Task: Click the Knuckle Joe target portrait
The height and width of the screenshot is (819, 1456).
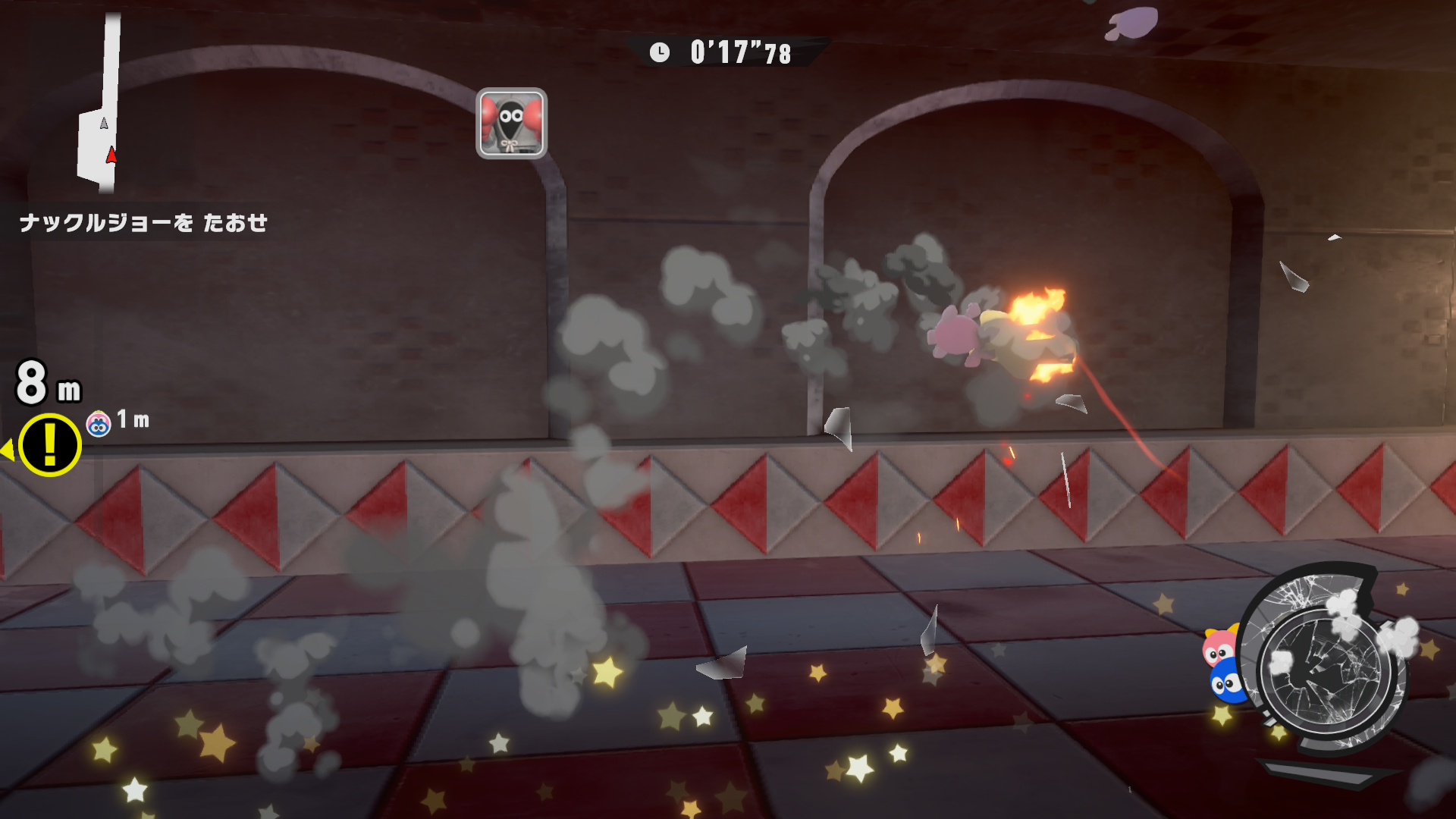Action: (511, 123)
